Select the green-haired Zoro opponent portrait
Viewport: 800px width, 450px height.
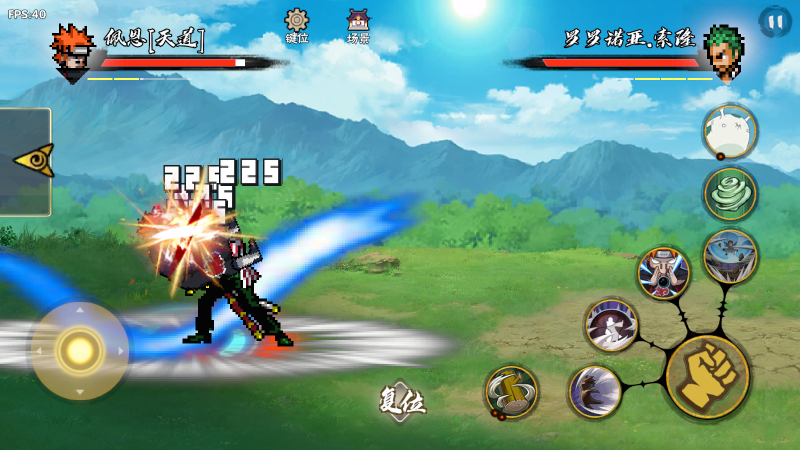723,50
